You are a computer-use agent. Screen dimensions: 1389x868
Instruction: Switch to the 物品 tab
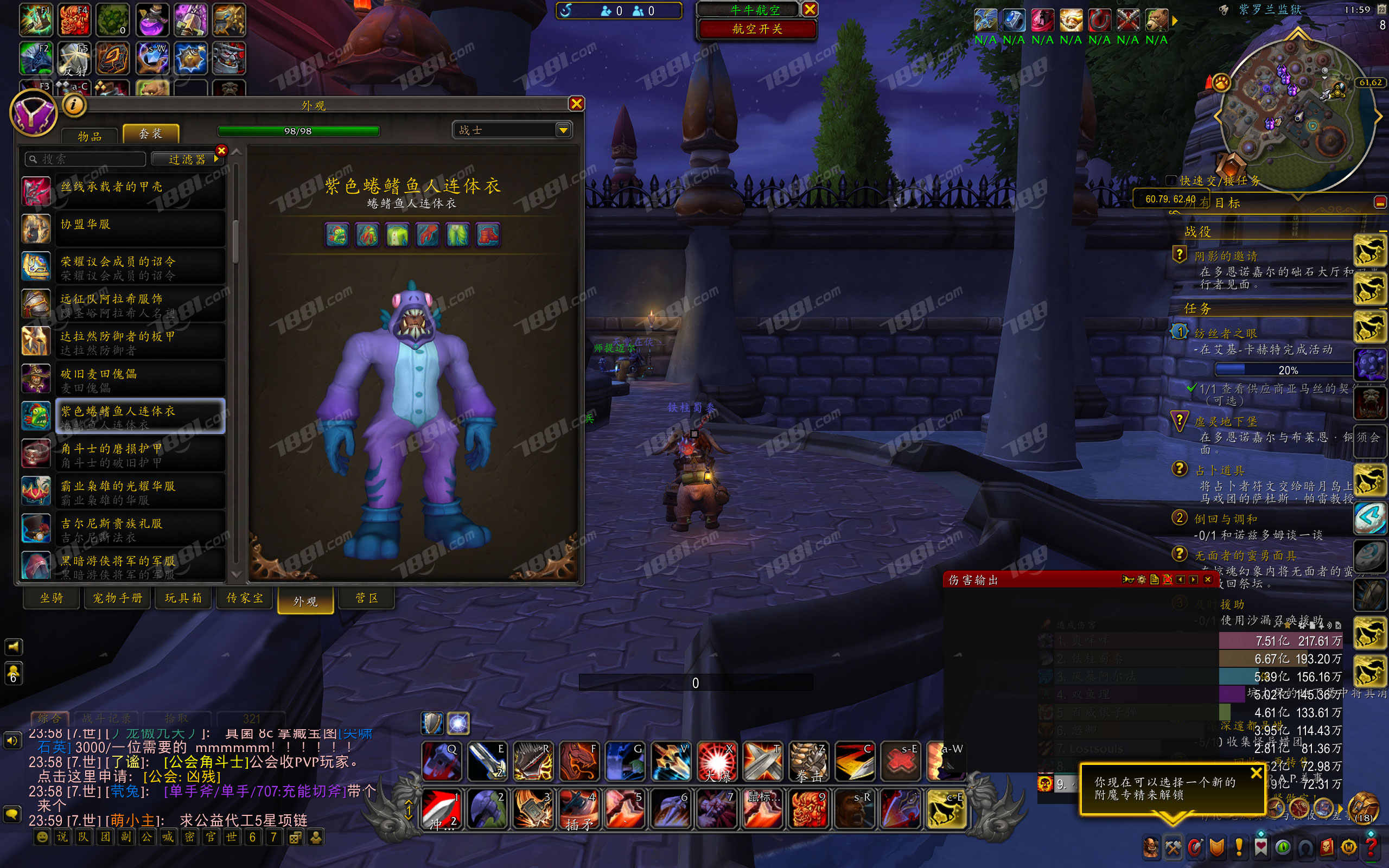tap(90, 136)
